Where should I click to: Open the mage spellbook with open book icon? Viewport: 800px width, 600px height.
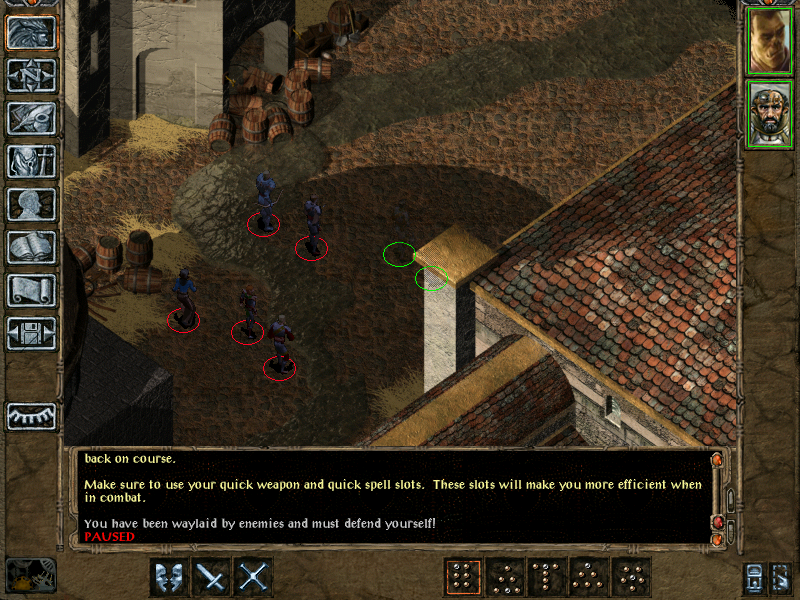(32, 247)
